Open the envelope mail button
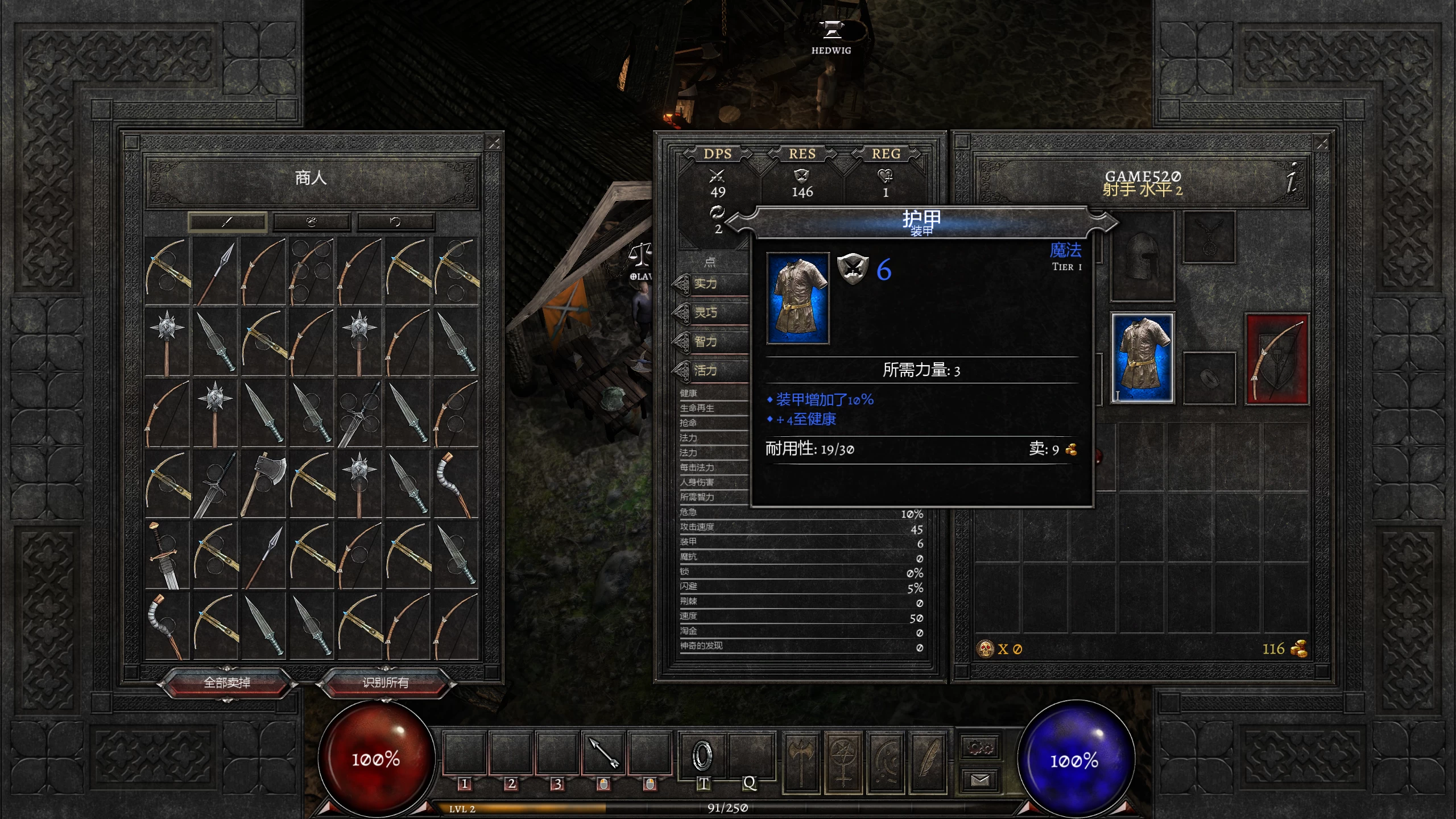The height and width of the screenshot is (819, 1456). [980, 780]
